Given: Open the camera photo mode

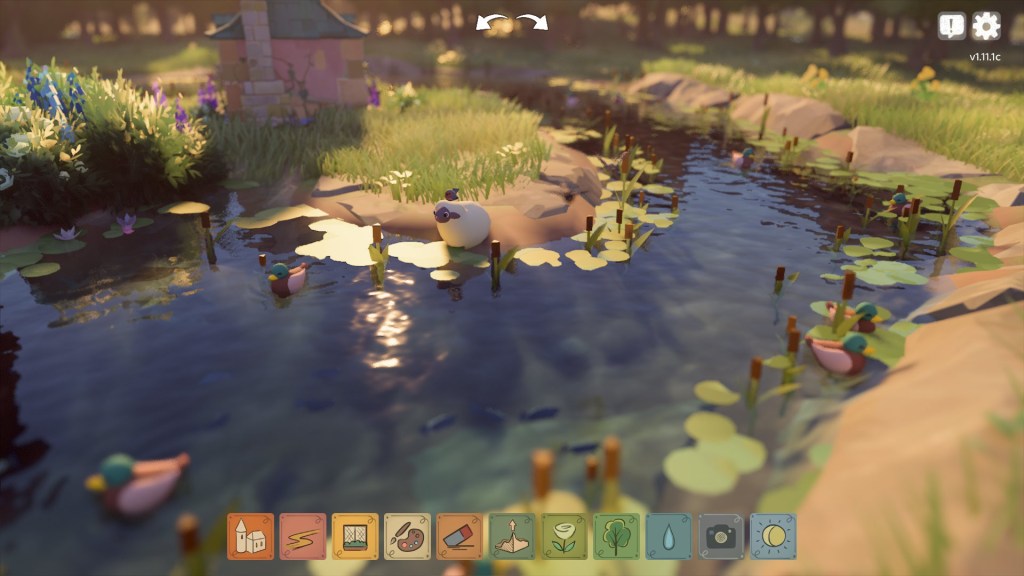Looking at the screenshot, I should coord(721,537).
